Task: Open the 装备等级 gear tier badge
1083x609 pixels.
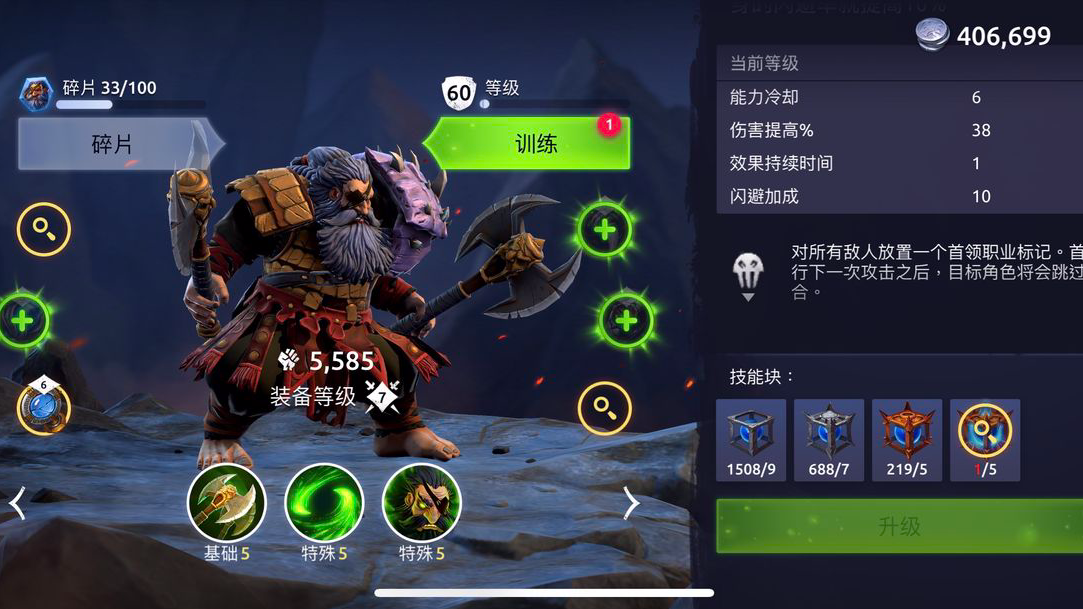Action: pos(382,396)
